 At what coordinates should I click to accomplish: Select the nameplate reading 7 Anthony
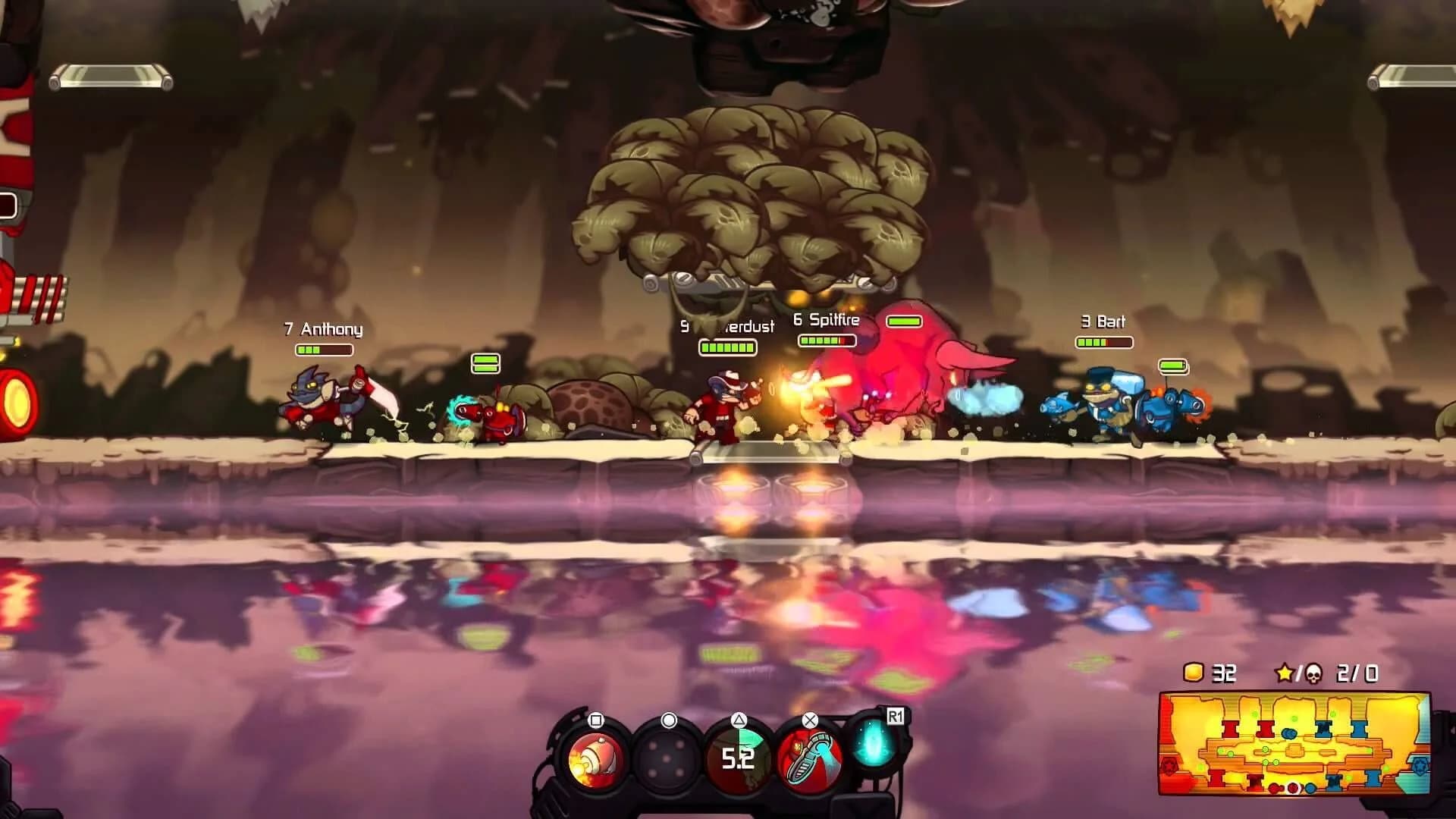(323, 330)
